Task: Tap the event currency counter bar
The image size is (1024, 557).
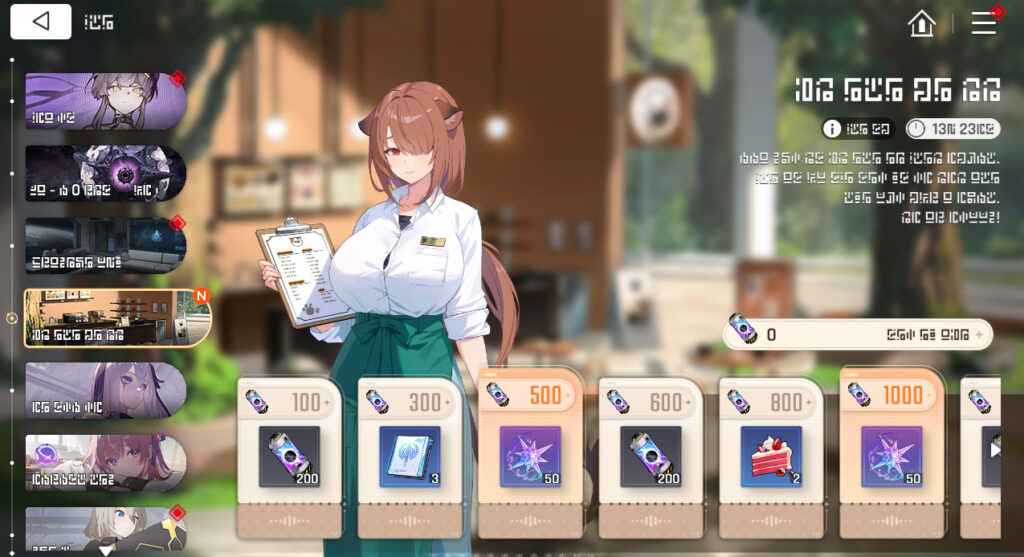Action: pos(857,335)
